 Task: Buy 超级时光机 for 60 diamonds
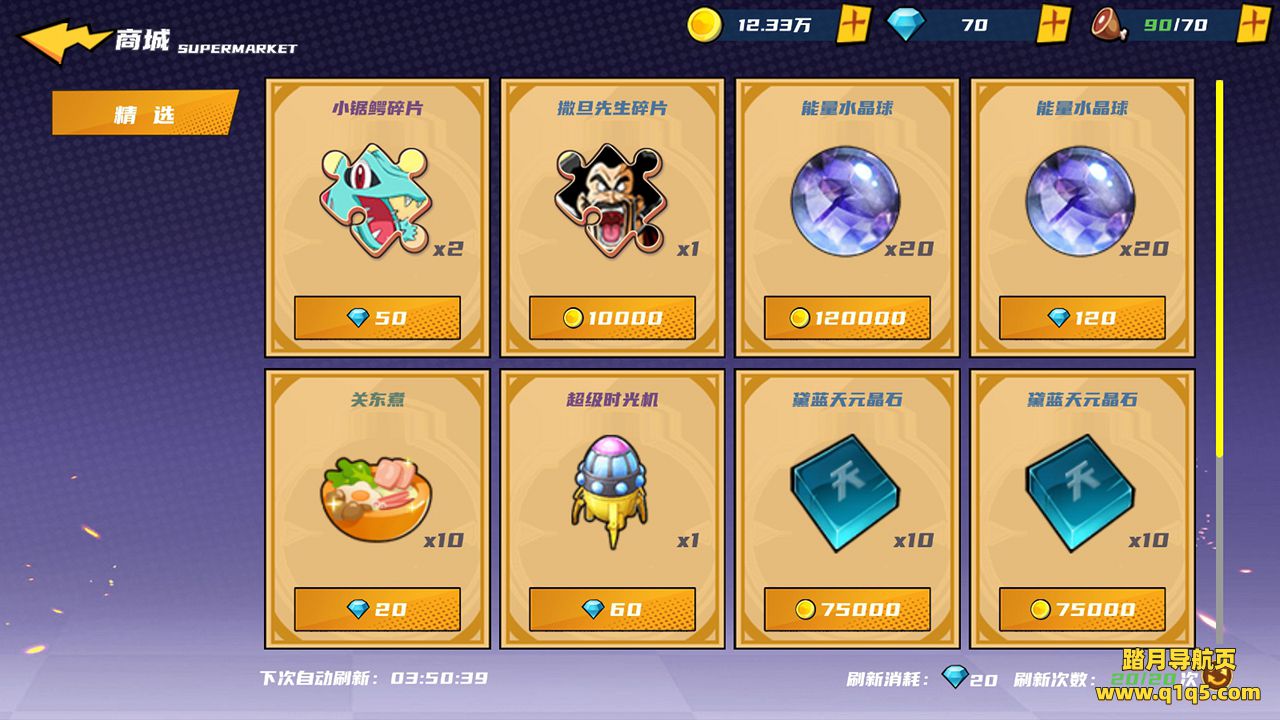(612, 609)
